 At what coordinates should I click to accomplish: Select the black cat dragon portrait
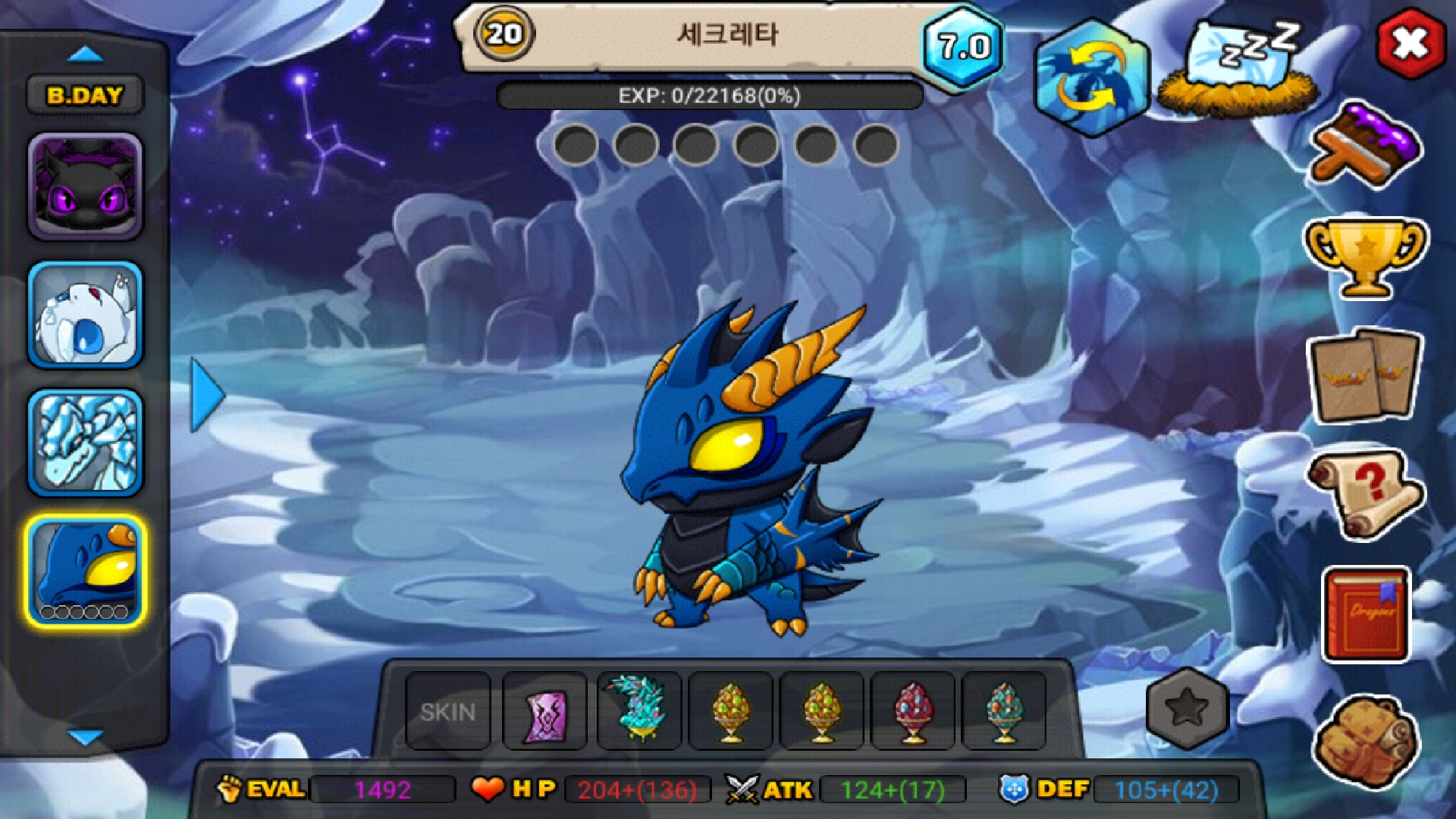pyautogui.click(x=85, y=187)
